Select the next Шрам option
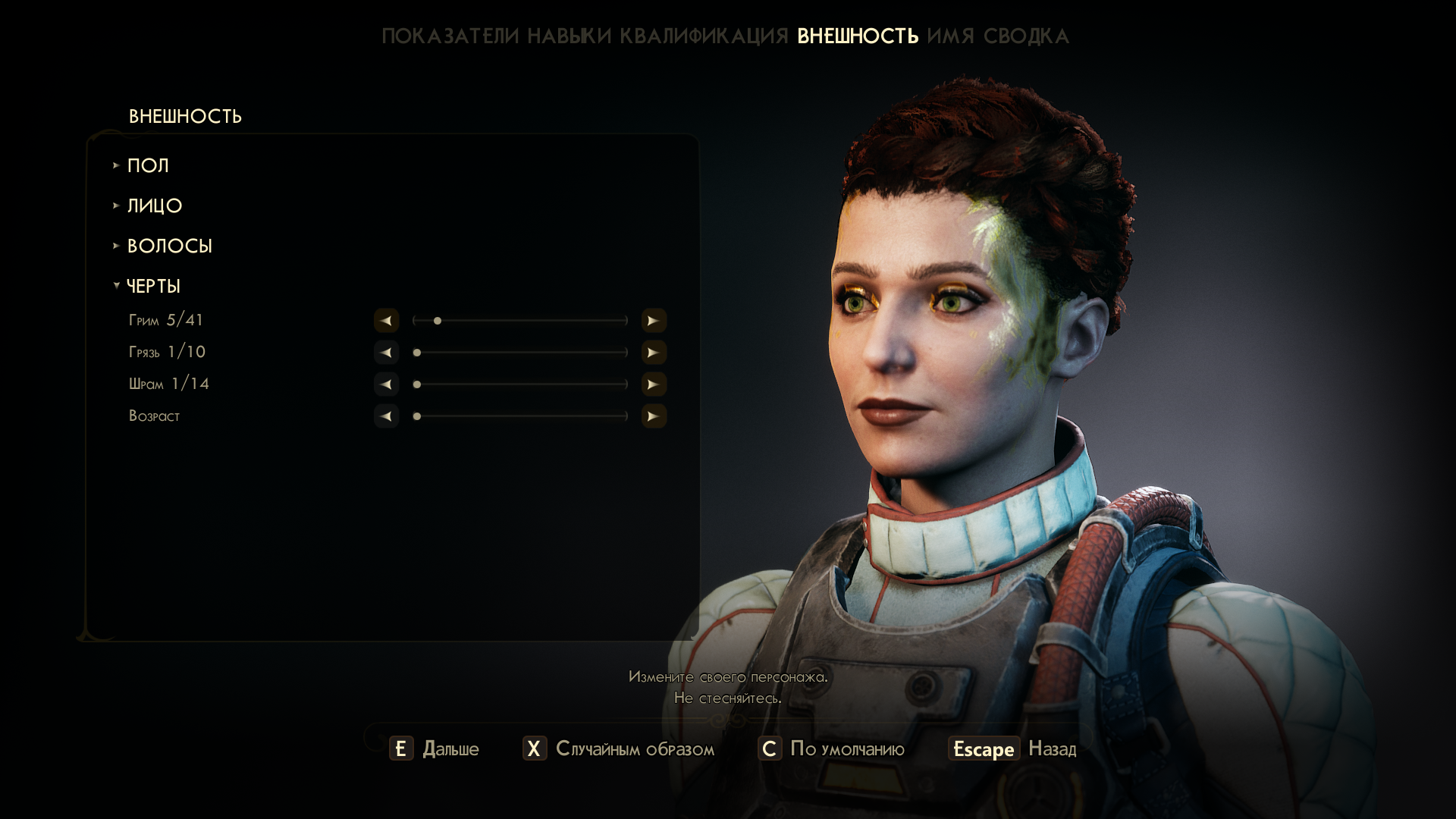1456x819 pixels. point(654,384)
